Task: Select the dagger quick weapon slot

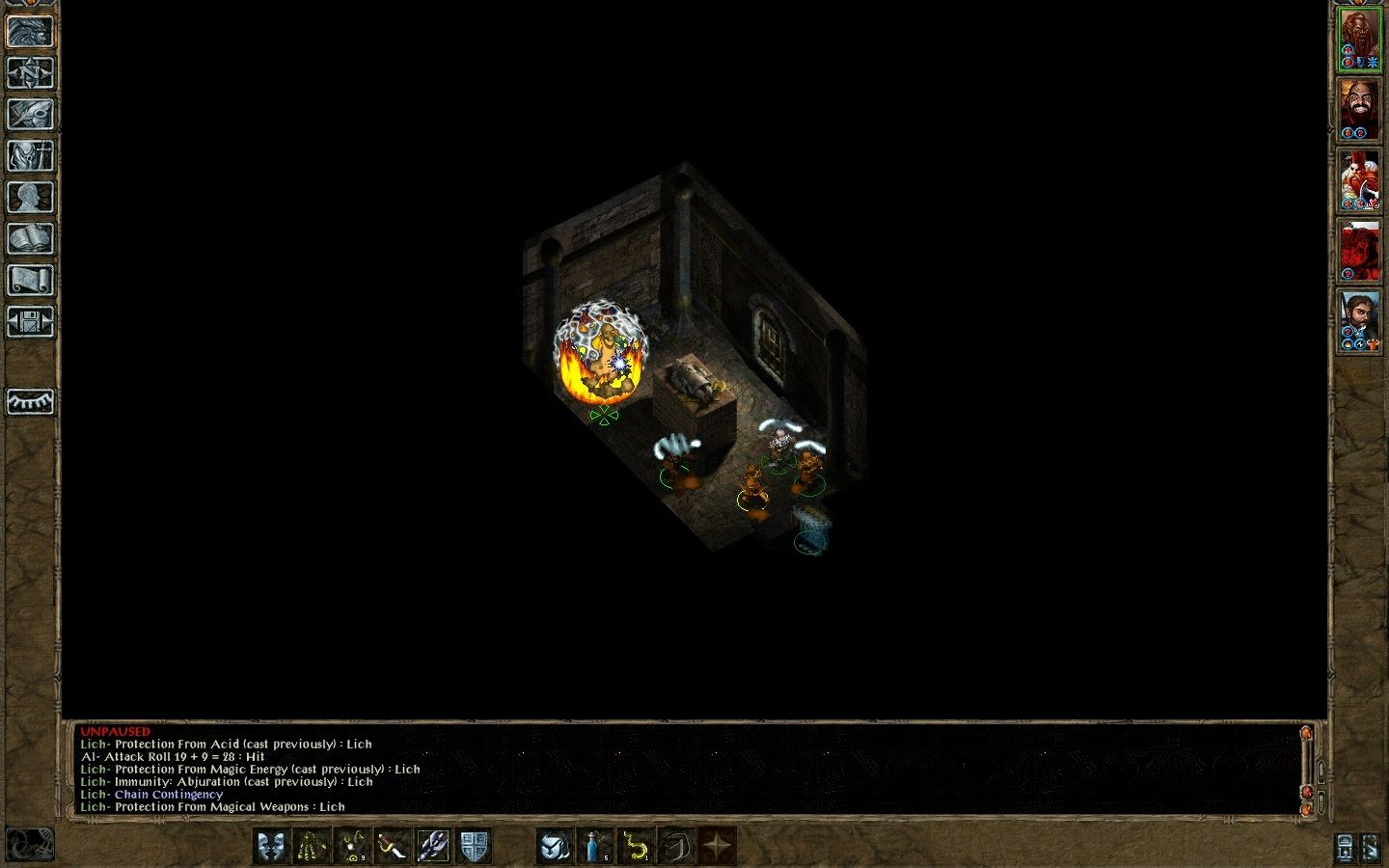Action: (x=391, y=848)
